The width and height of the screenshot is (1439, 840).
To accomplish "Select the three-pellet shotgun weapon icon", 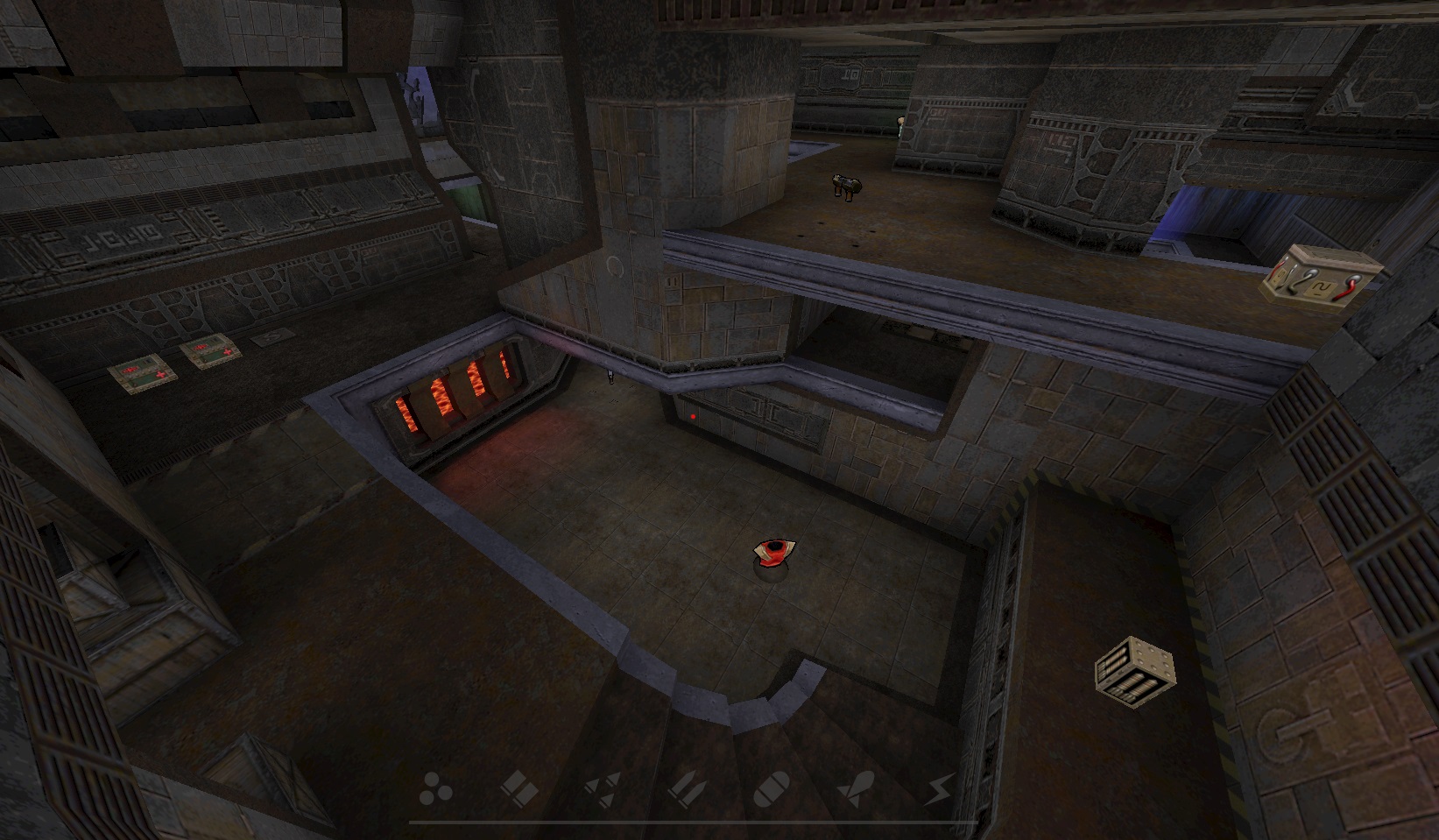I will (434, 788).
